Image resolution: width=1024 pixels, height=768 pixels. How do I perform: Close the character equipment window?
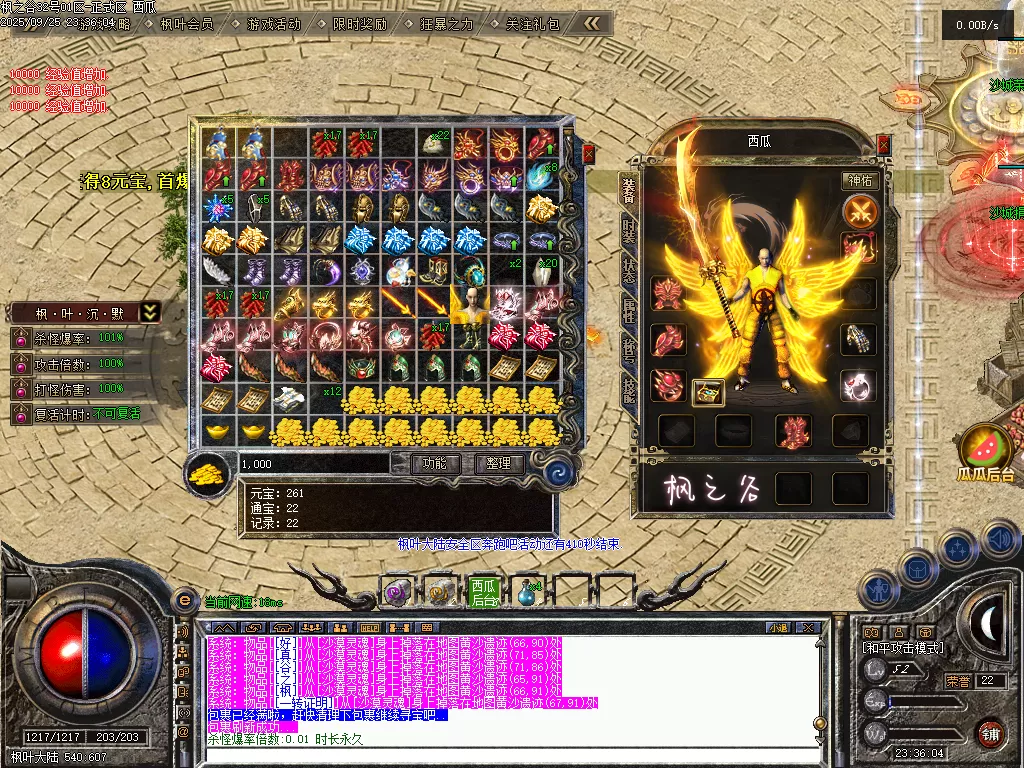pyautogui.click(x=883, y=145)
